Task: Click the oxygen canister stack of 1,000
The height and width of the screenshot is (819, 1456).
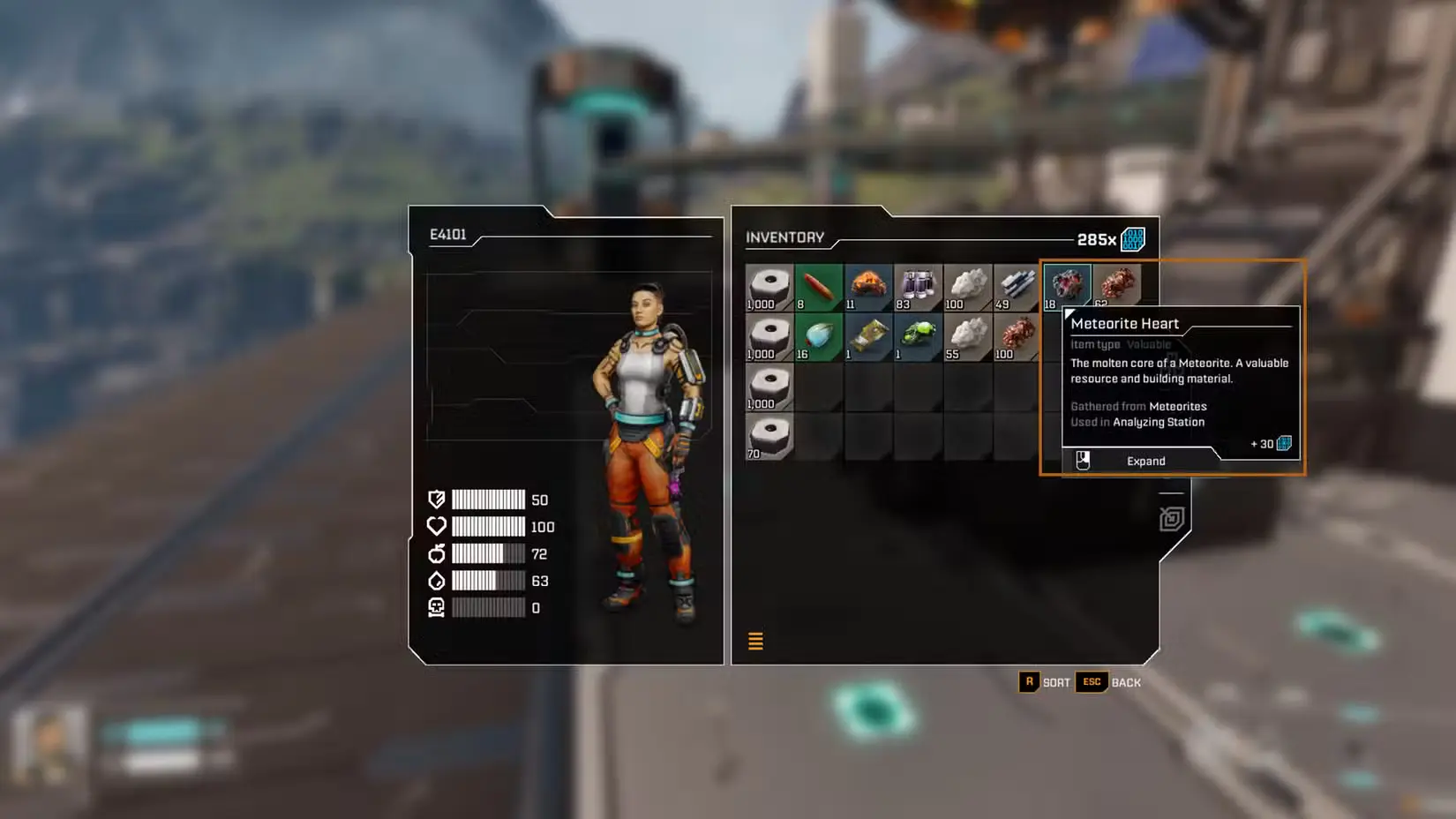Action: pos(768,284)
